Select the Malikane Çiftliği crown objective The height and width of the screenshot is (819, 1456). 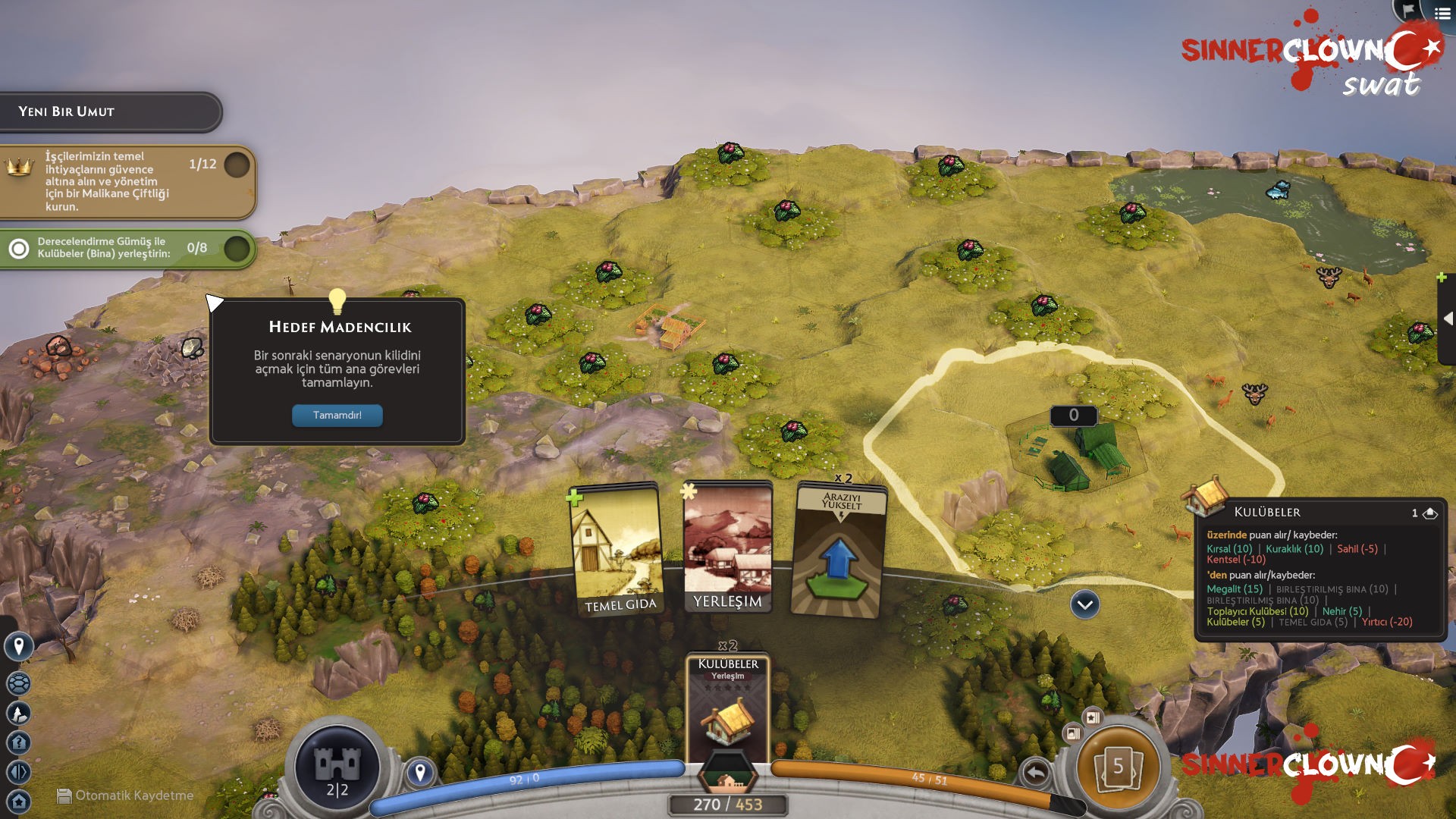pyautogui.click(x=127, y=181)
